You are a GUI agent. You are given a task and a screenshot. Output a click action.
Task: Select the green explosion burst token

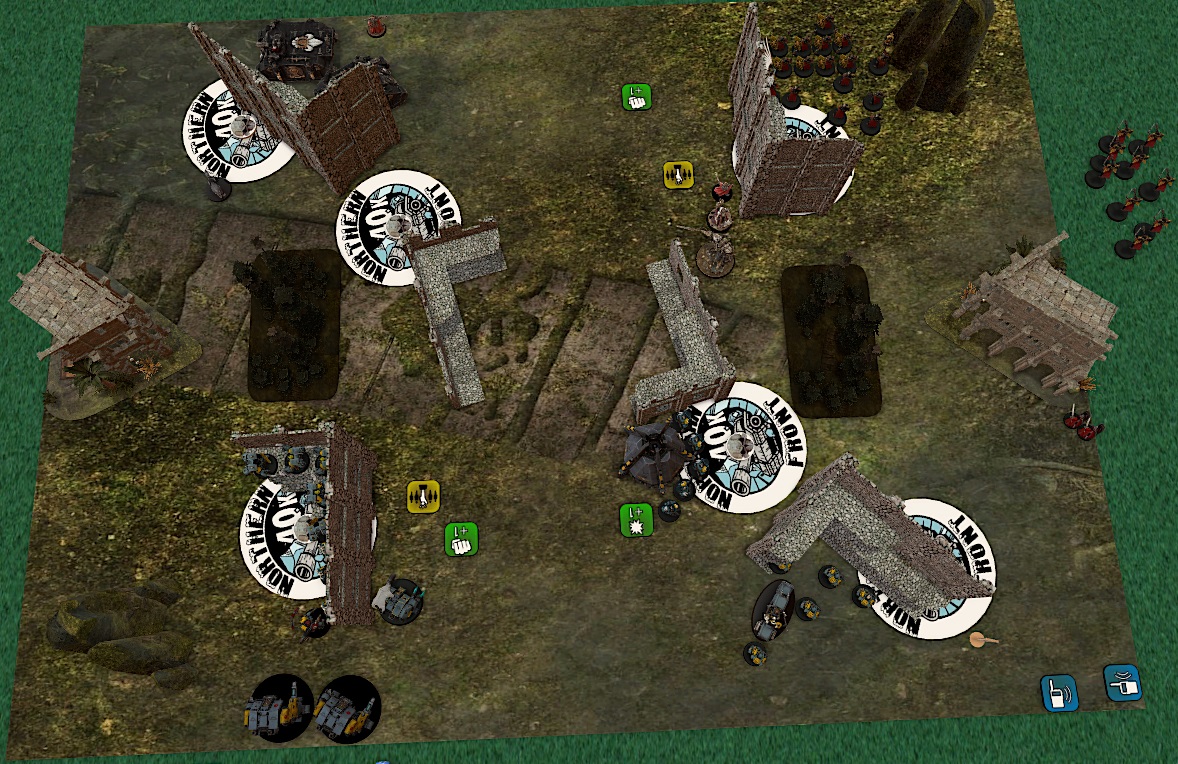pos(636,520)
